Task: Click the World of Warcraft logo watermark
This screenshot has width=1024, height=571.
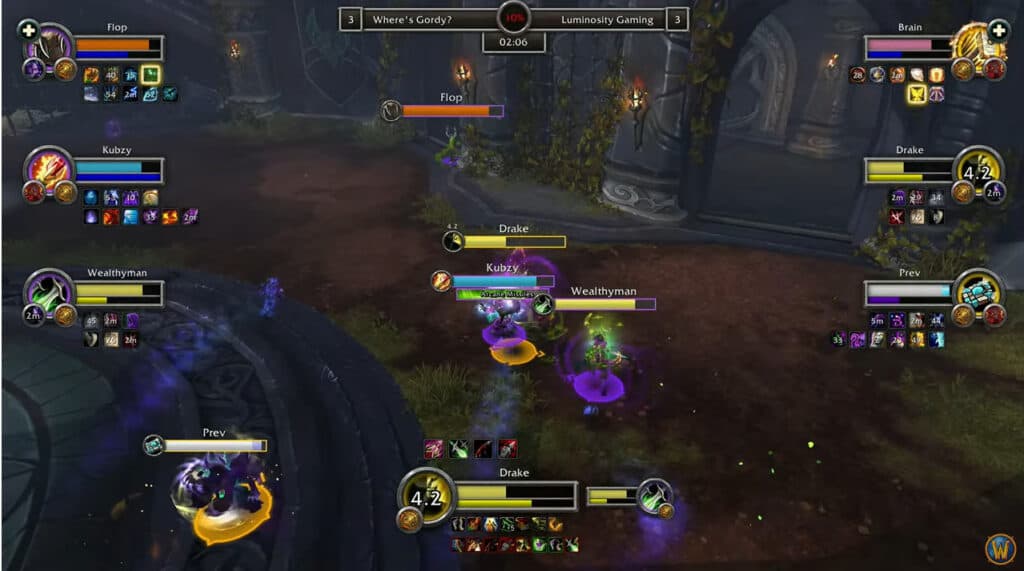Action: (999, 547)
